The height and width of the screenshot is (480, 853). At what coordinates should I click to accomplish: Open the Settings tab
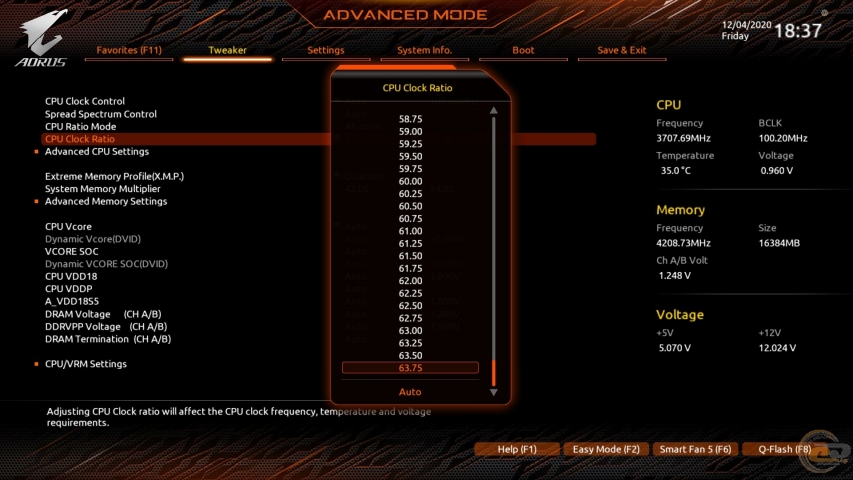[326, 50]
